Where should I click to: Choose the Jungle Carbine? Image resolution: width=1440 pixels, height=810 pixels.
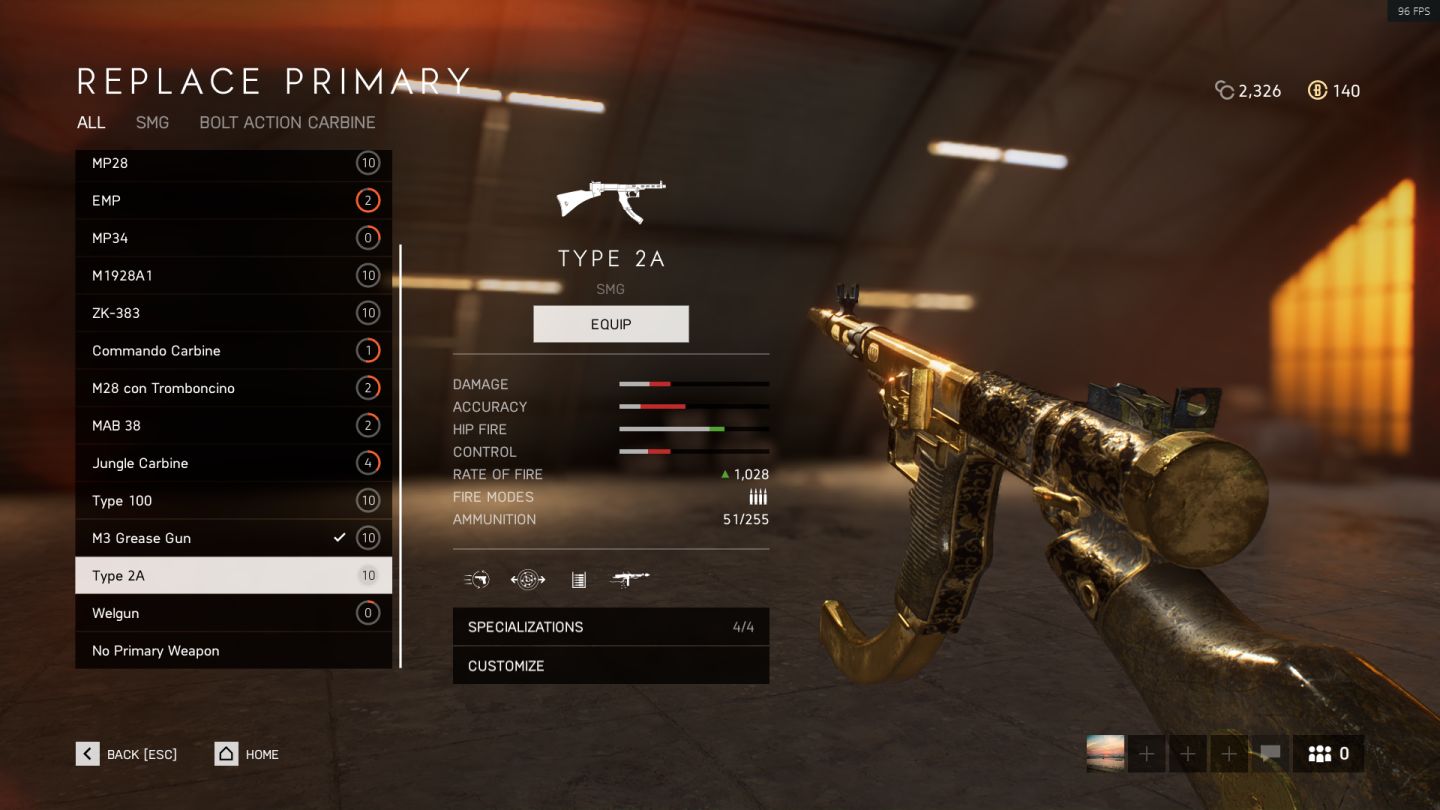[x=233, y=463]
